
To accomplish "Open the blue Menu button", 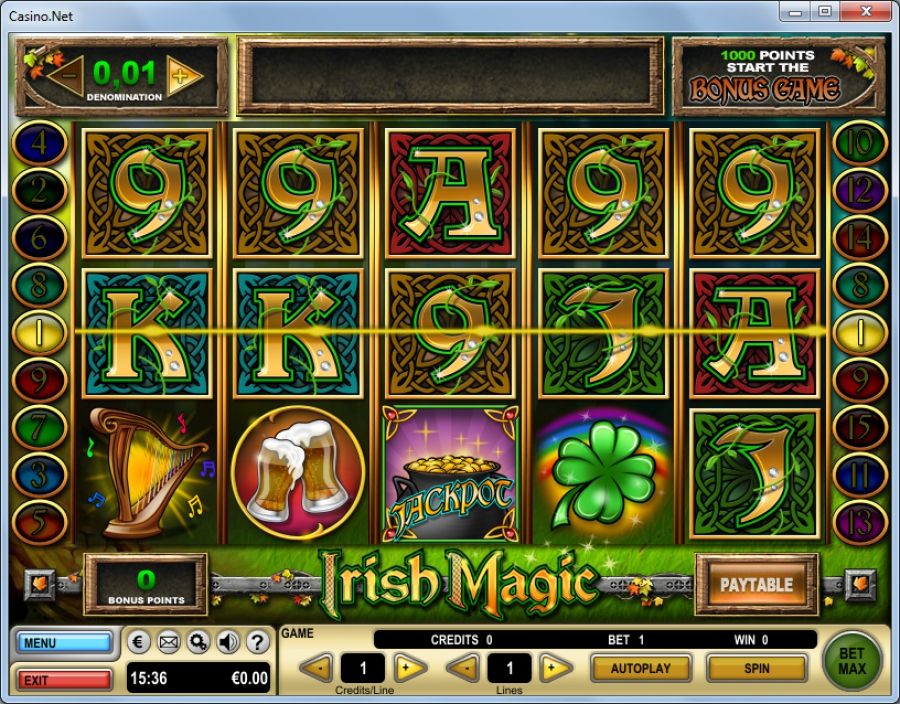I will coord(64,642).
